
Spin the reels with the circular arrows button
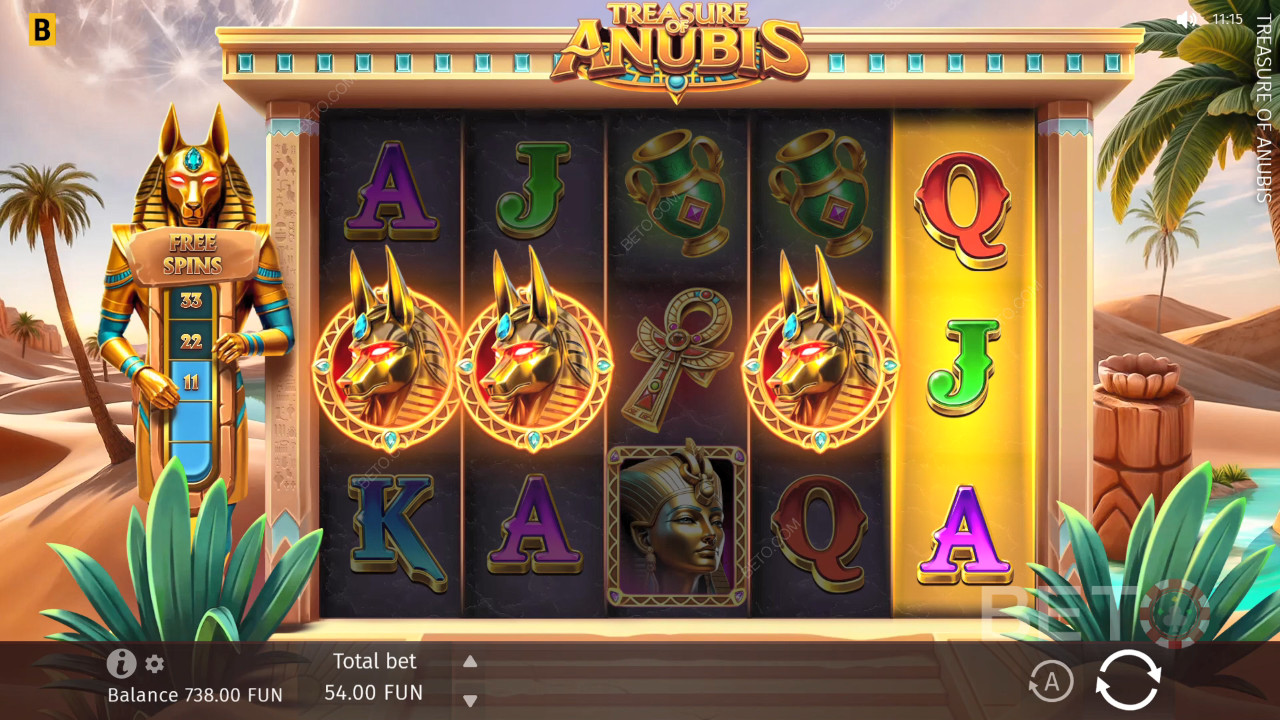(x=1128, y=681)
